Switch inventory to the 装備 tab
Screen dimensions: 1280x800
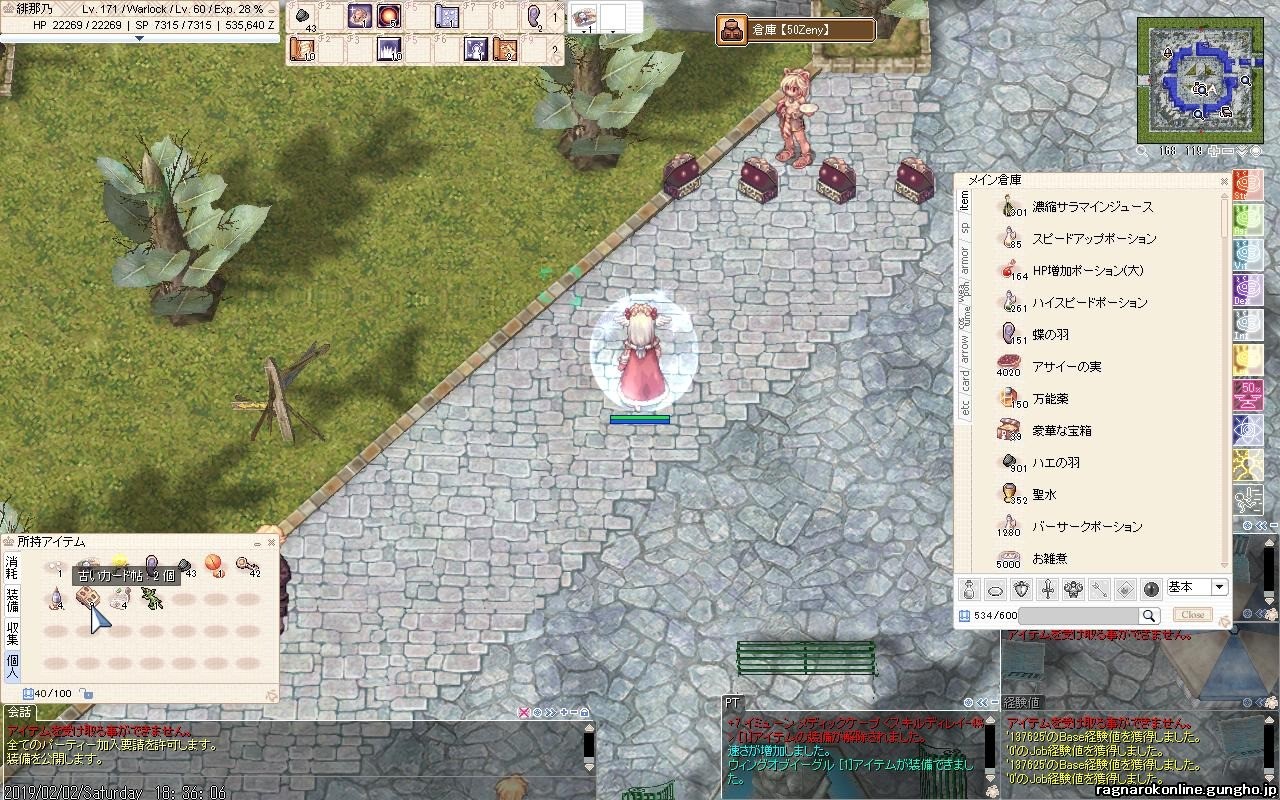(12, 601)
